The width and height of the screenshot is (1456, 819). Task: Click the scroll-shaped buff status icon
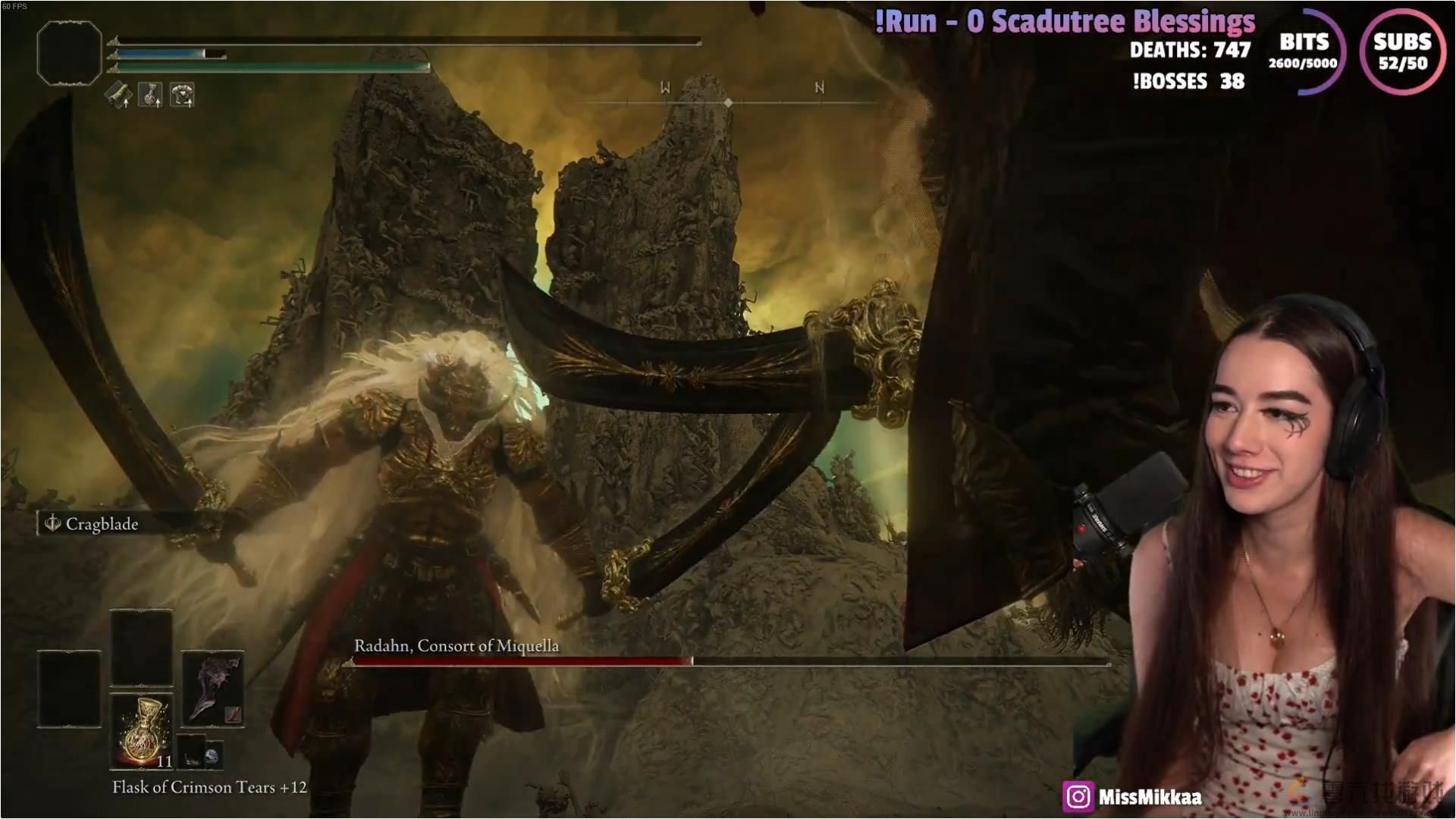(x=118, y=95)
